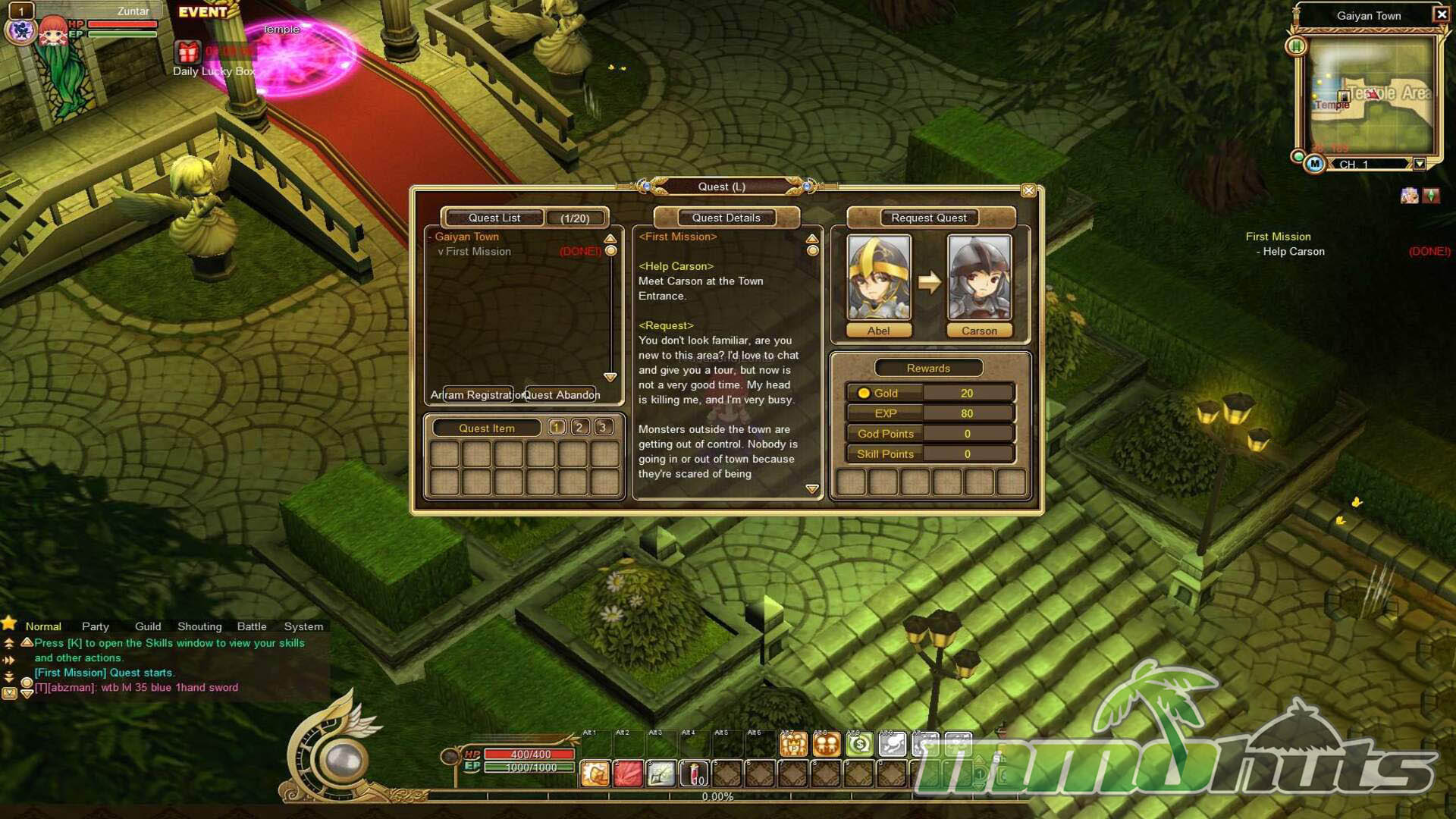Open the Guild chat tab
The height and width of the screenshot is (819, 1456).
[148, 626]
